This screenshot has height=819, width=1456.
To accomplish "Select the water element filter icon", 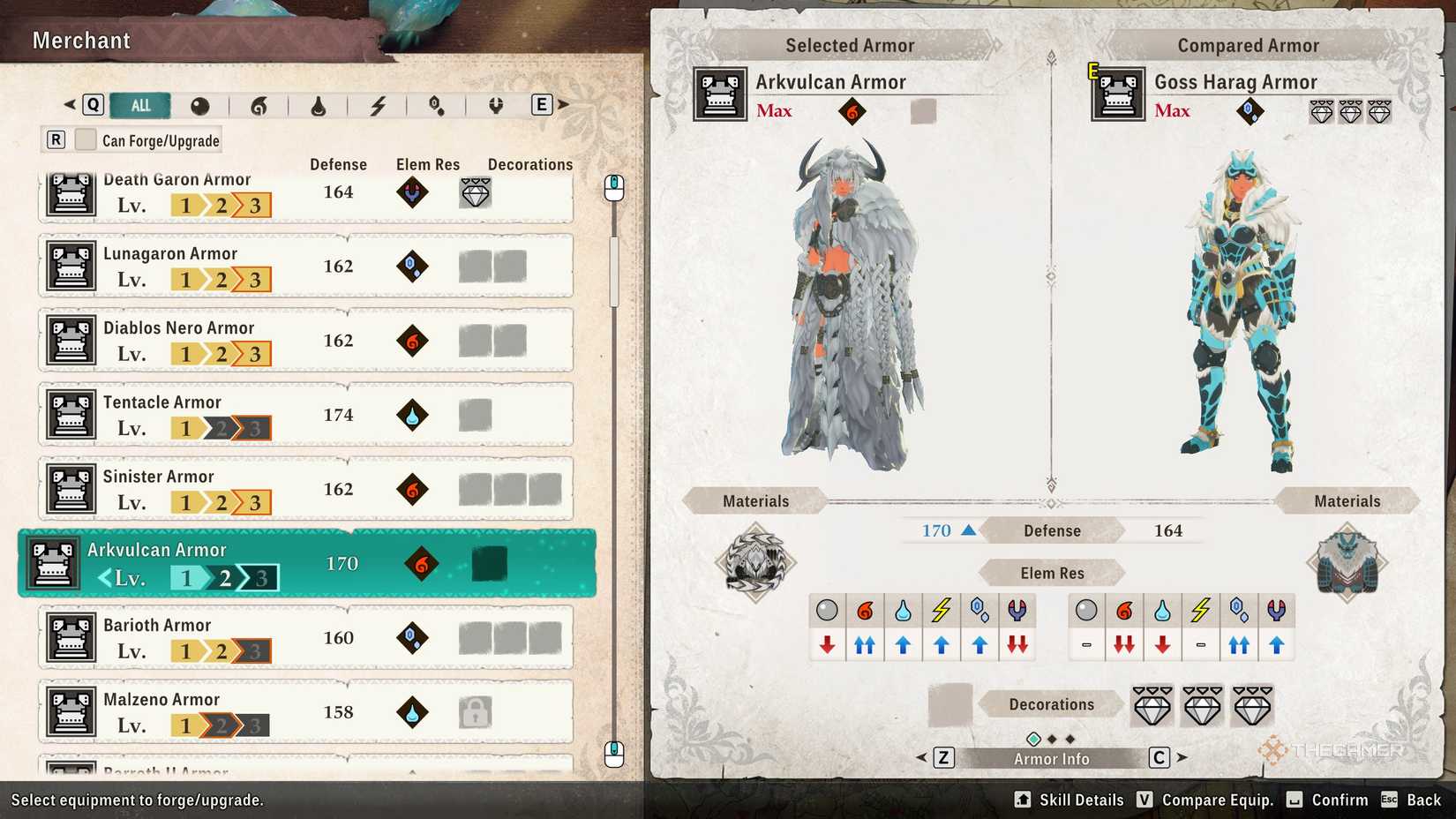I will point(319,105).
